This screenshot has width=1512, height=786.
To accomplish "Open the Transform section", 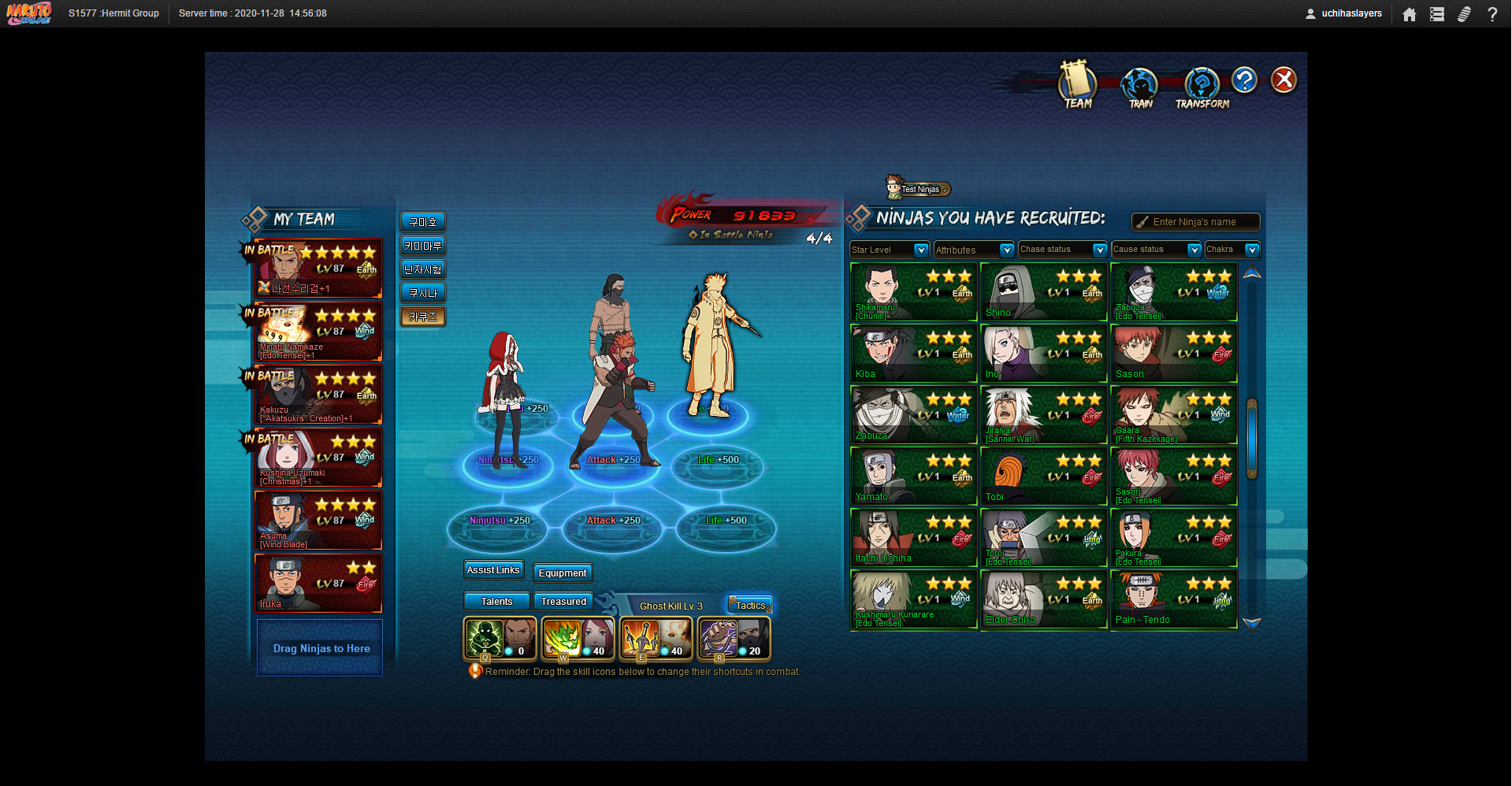I will tap(1202, 86).
